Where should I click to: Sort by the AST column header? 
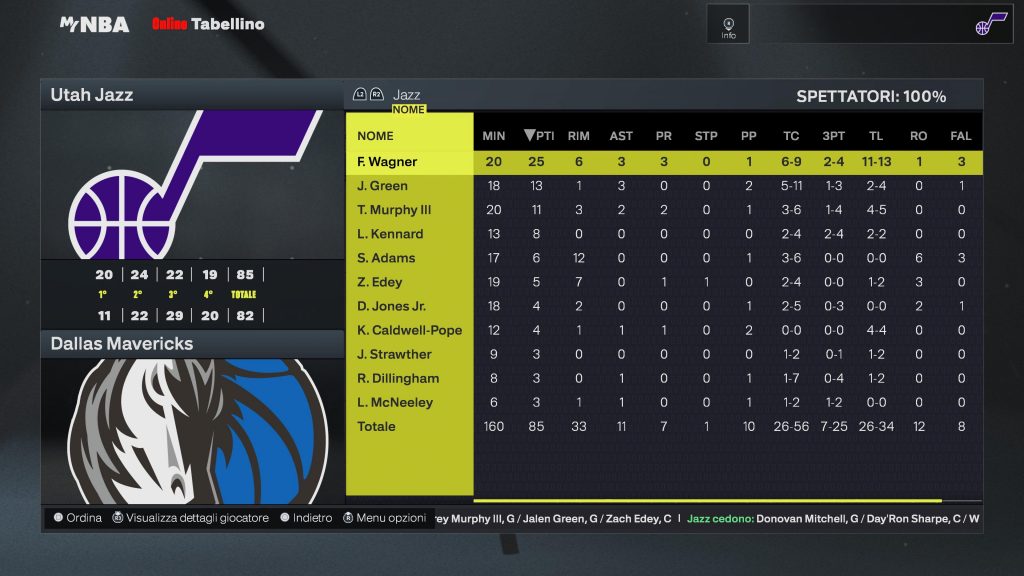[x=621, y=136]
